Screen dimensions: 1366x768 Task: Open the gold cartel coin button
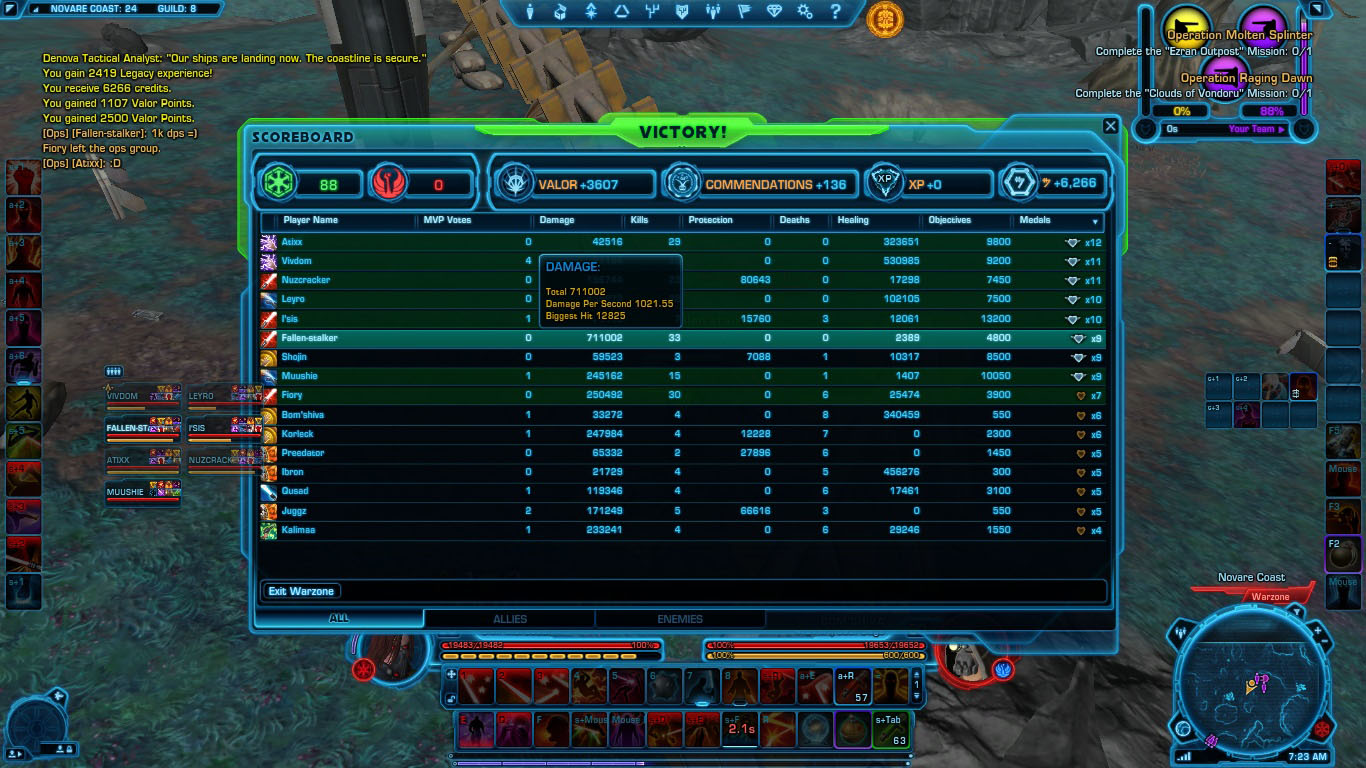[x=884, y=18]
